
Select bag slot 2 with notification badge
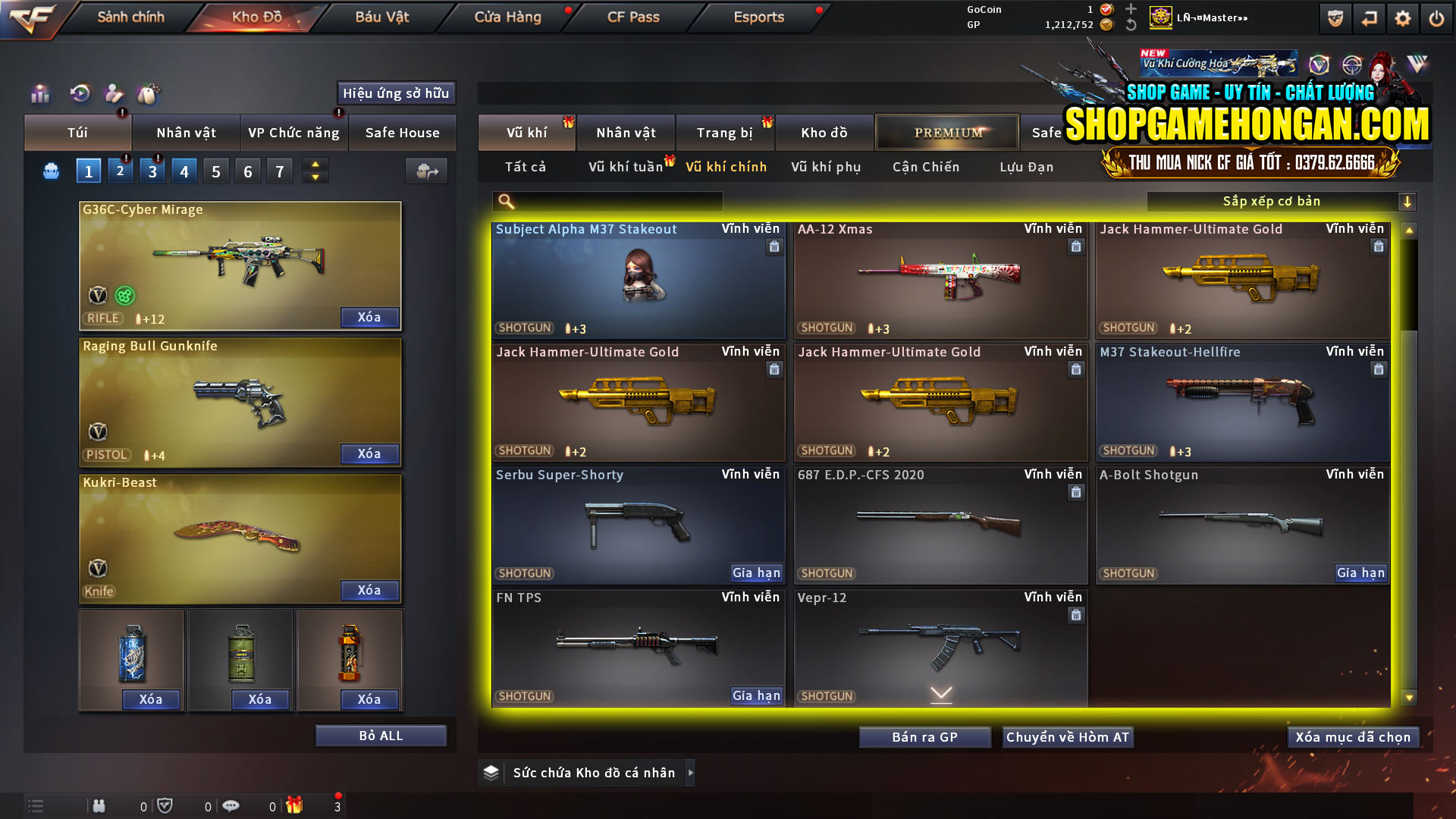(120, 170)
